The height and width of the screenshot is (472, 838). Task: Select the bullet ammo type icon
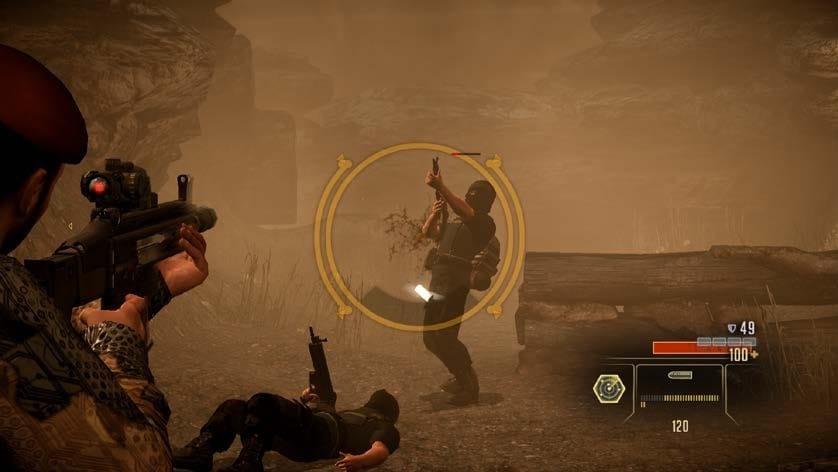point(680,377)
